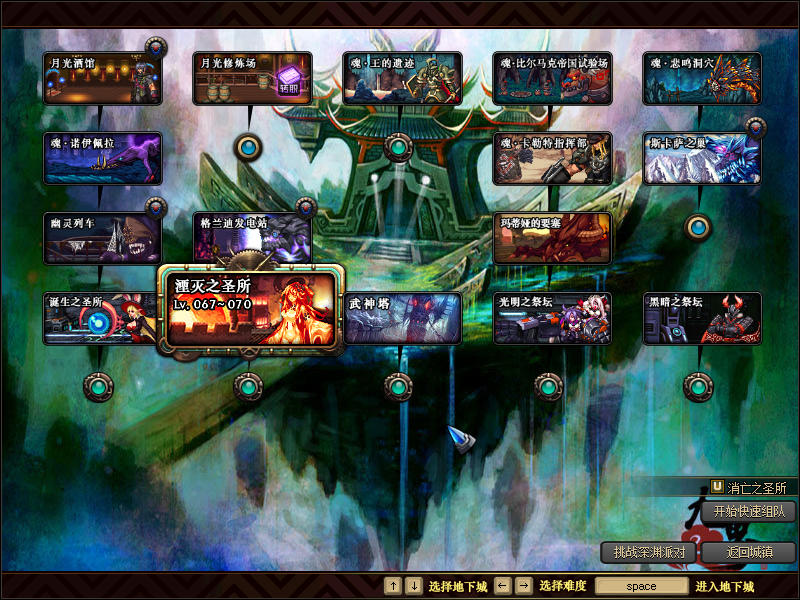This screenshot has width=800, height=600.
Task: Click the 开始快速组队 quick party button
Action: (748, 511)
